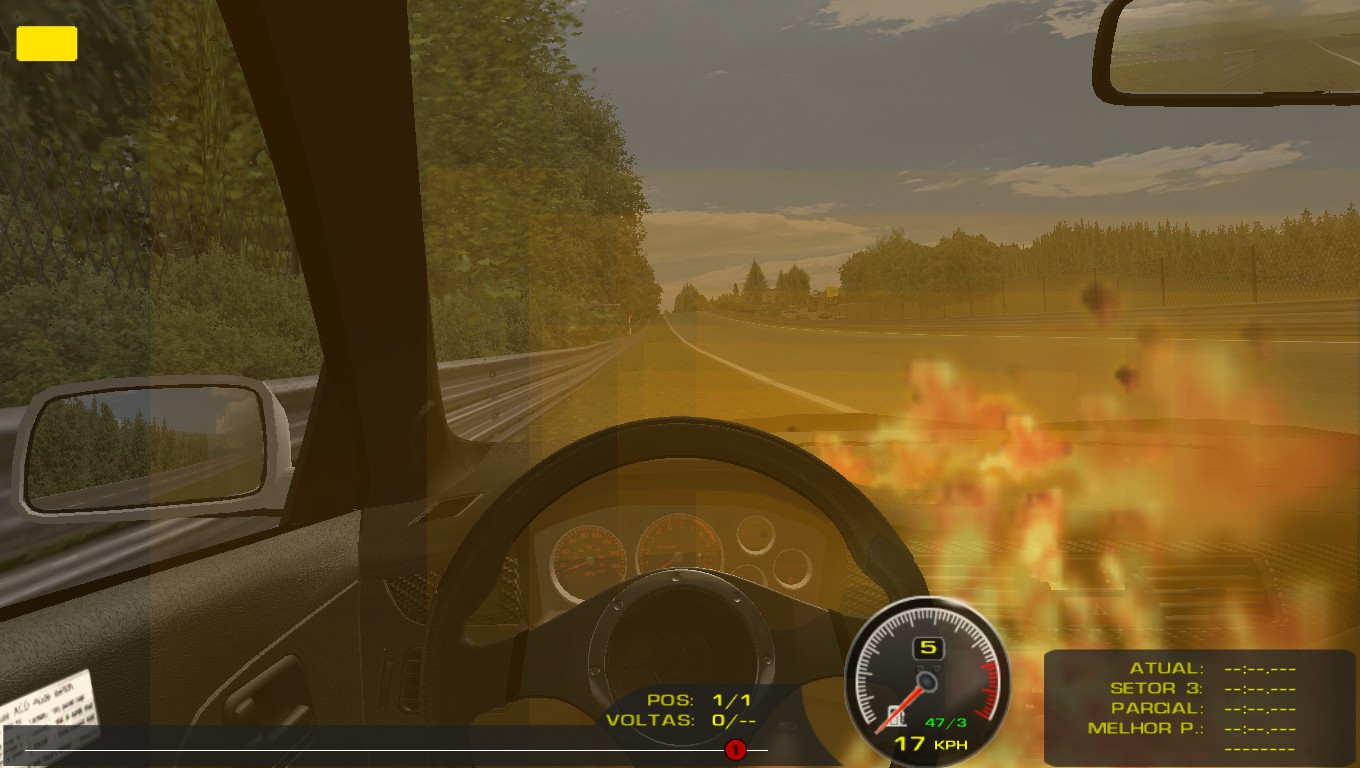Select the fuel pump icon on the tachometer
Image resolution: width=1360 pixels, height=768 pixels.
coord(897,715)
